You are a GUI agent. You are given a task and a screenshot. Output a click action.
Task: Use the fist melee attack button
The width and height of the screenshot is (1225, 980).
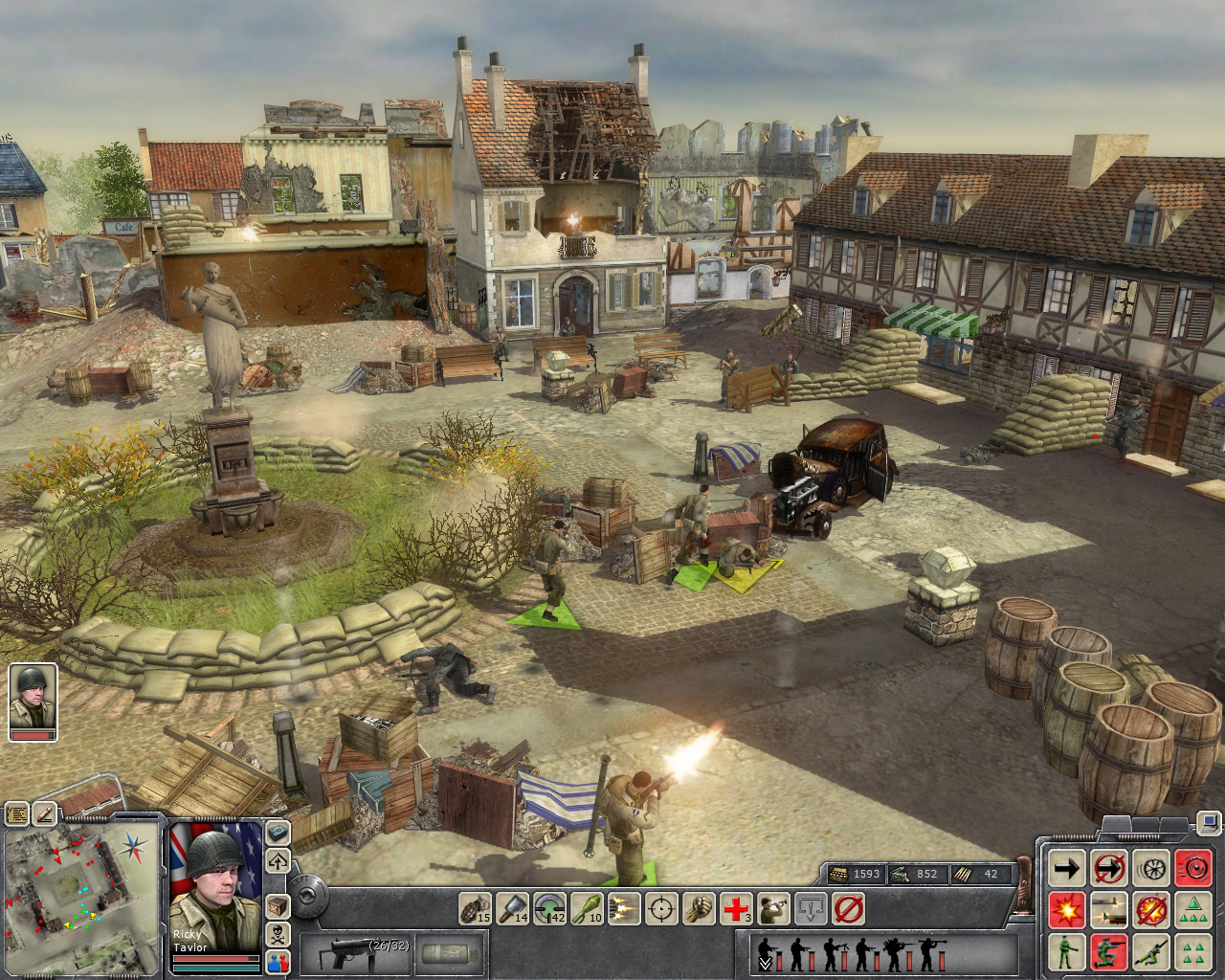[699, 907]
